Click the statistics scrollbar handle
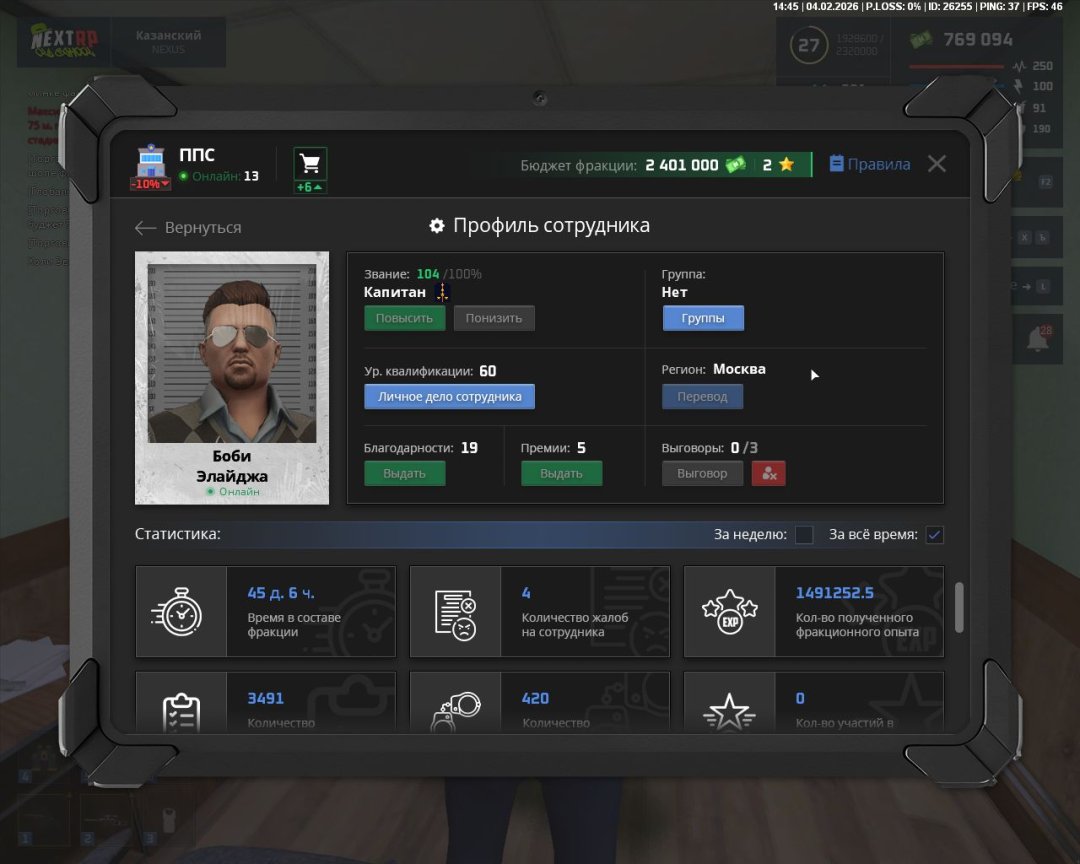 960,607
